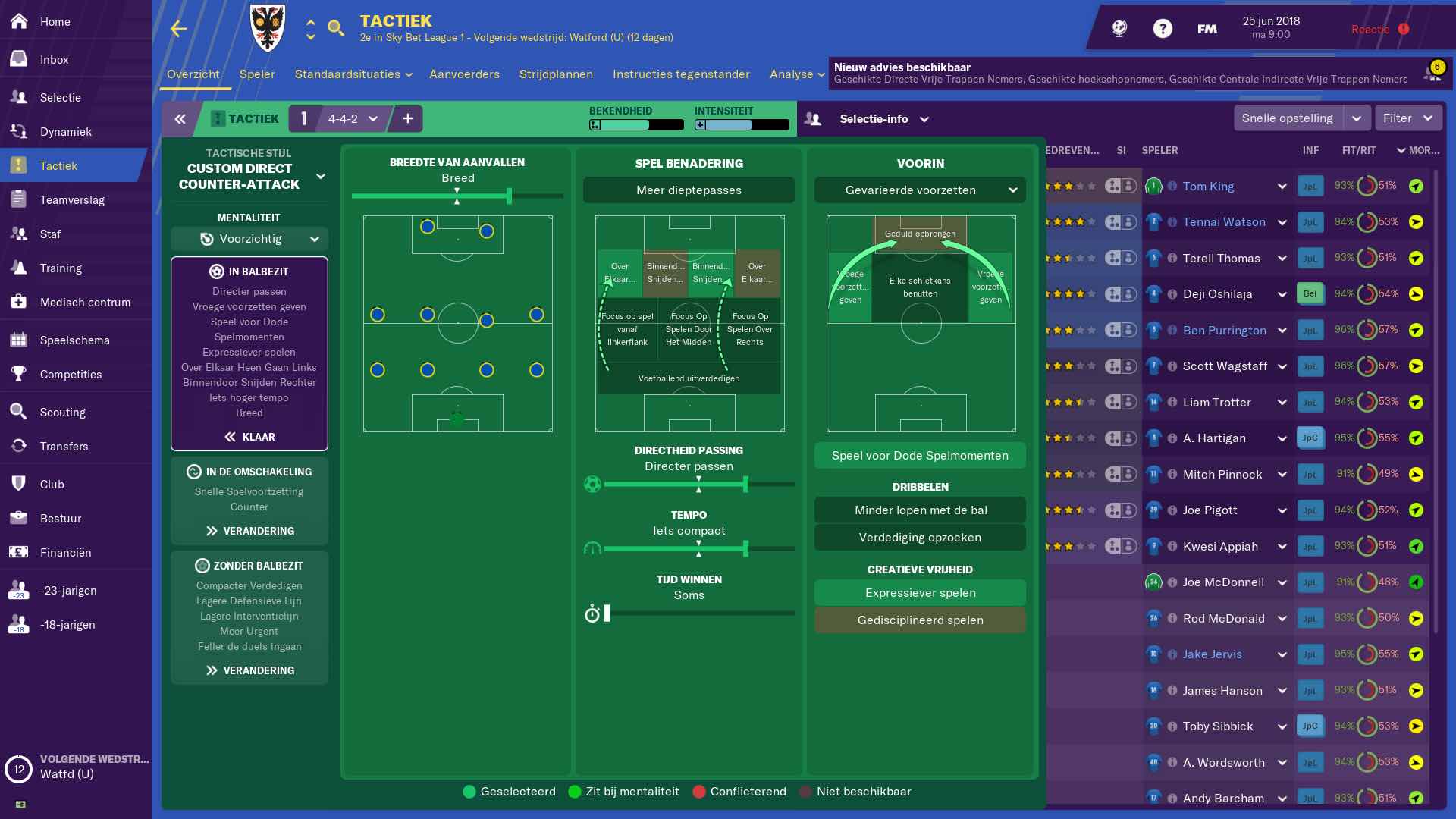This screenshot has height=819, width=1456.
Task: Open Instructies tegenstander tab
Action: [681, 74]
